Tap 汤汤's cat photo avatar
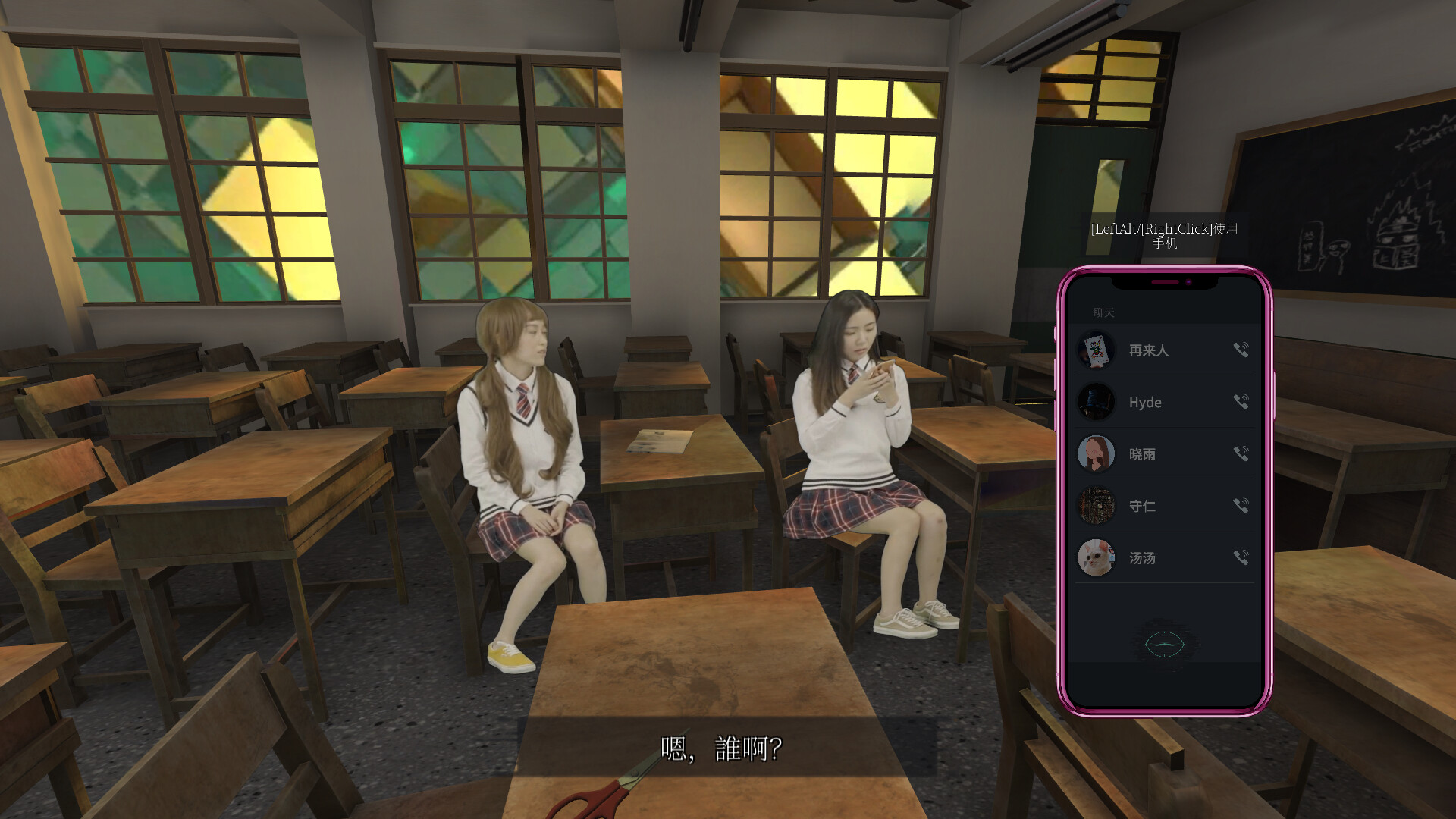 (x=1097, y=557)
